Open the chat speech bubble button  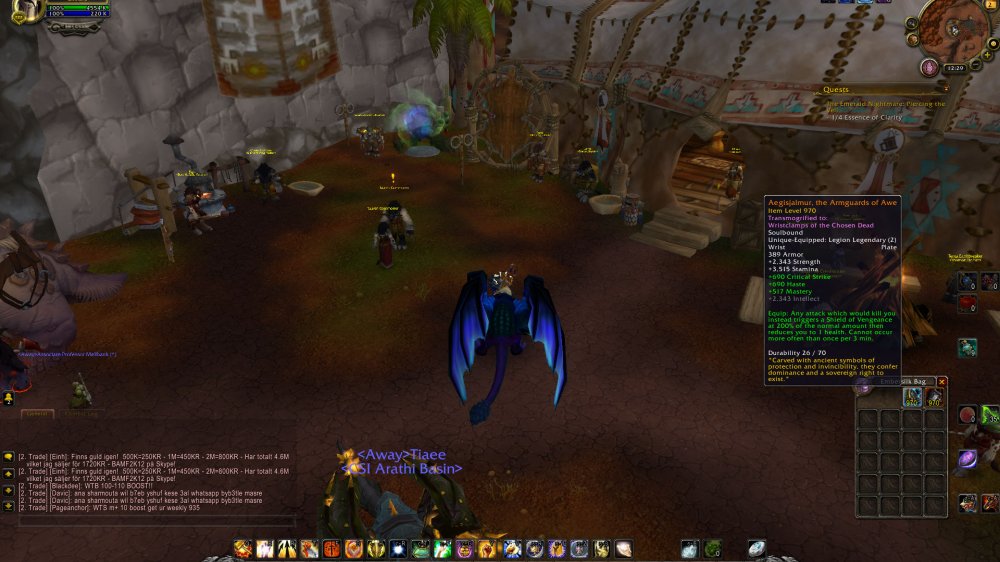coord(8,455)
